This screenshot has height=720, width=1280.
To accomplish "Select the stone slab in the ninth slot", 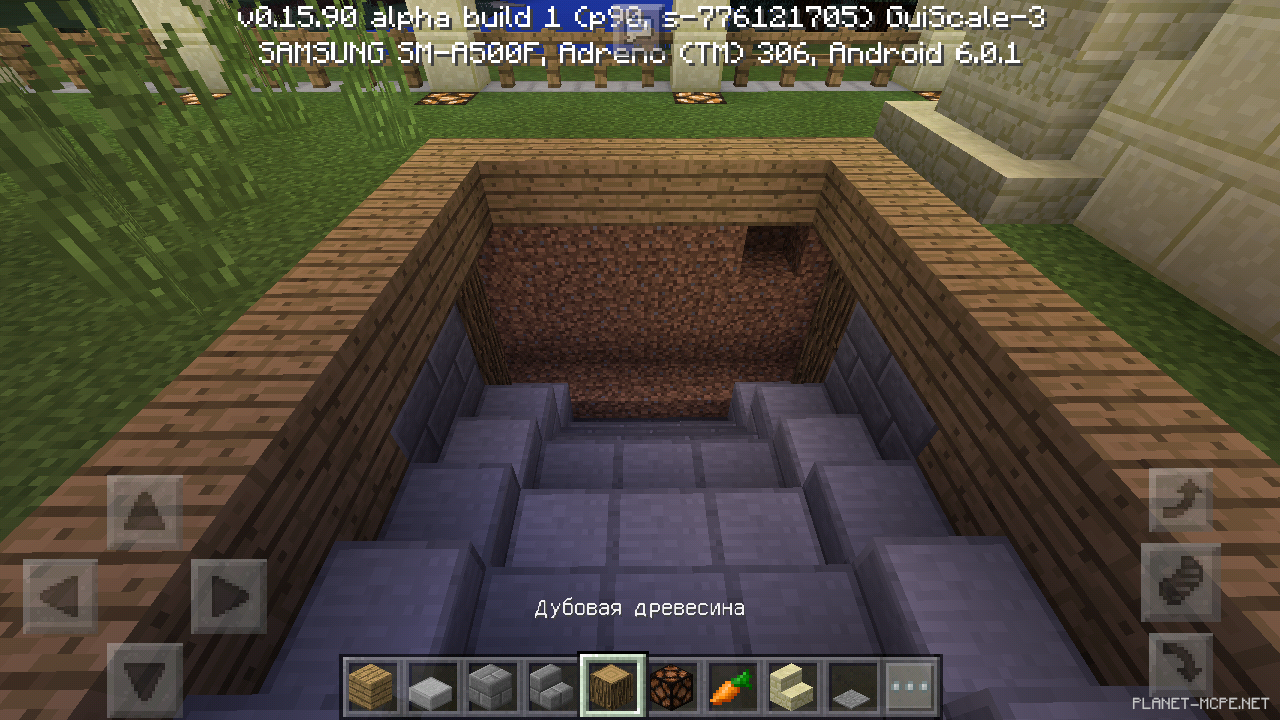I will [853, 685].
